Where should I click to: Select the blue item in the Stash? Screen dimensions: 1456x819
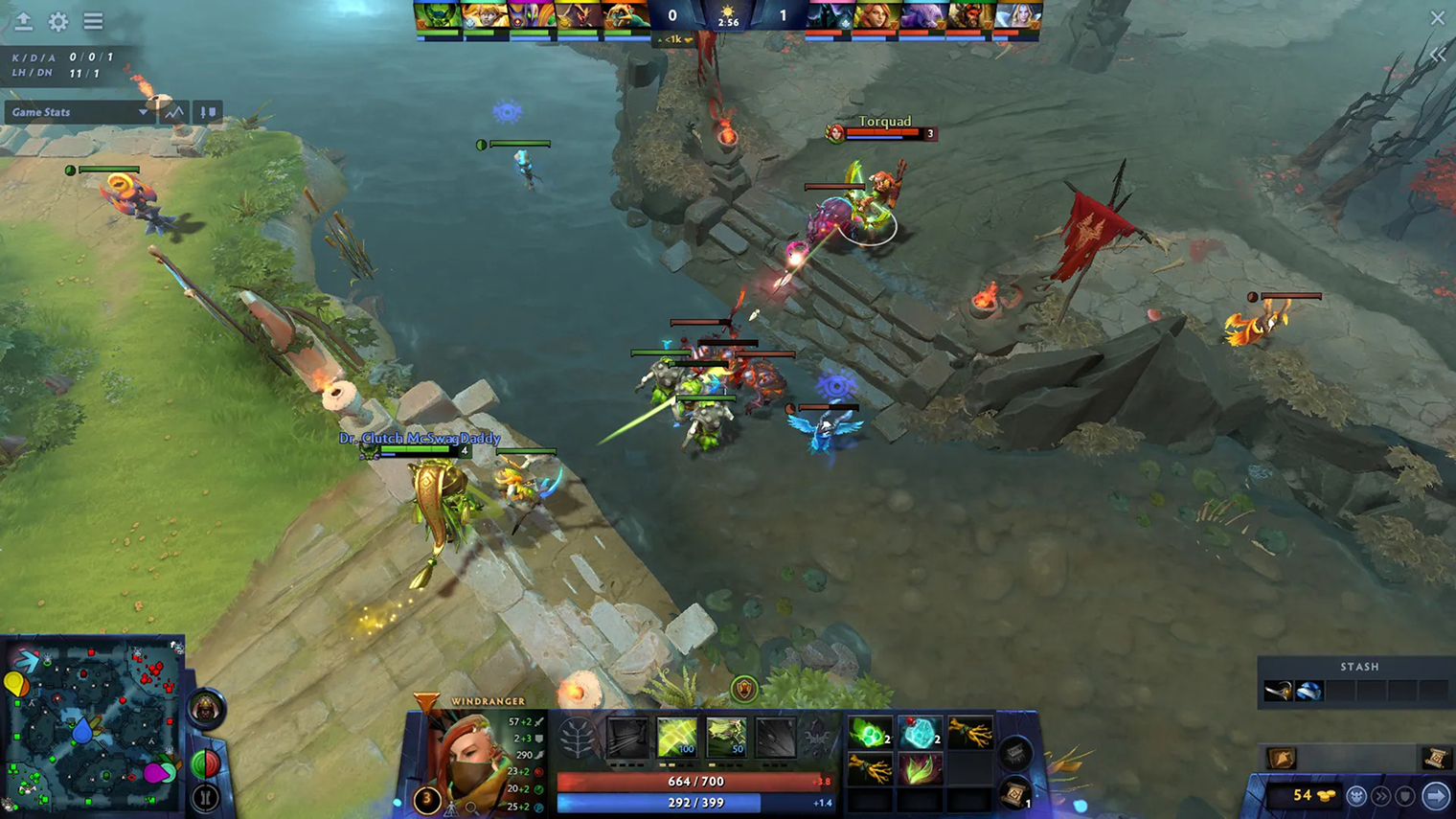click(x=1308, y=692)
